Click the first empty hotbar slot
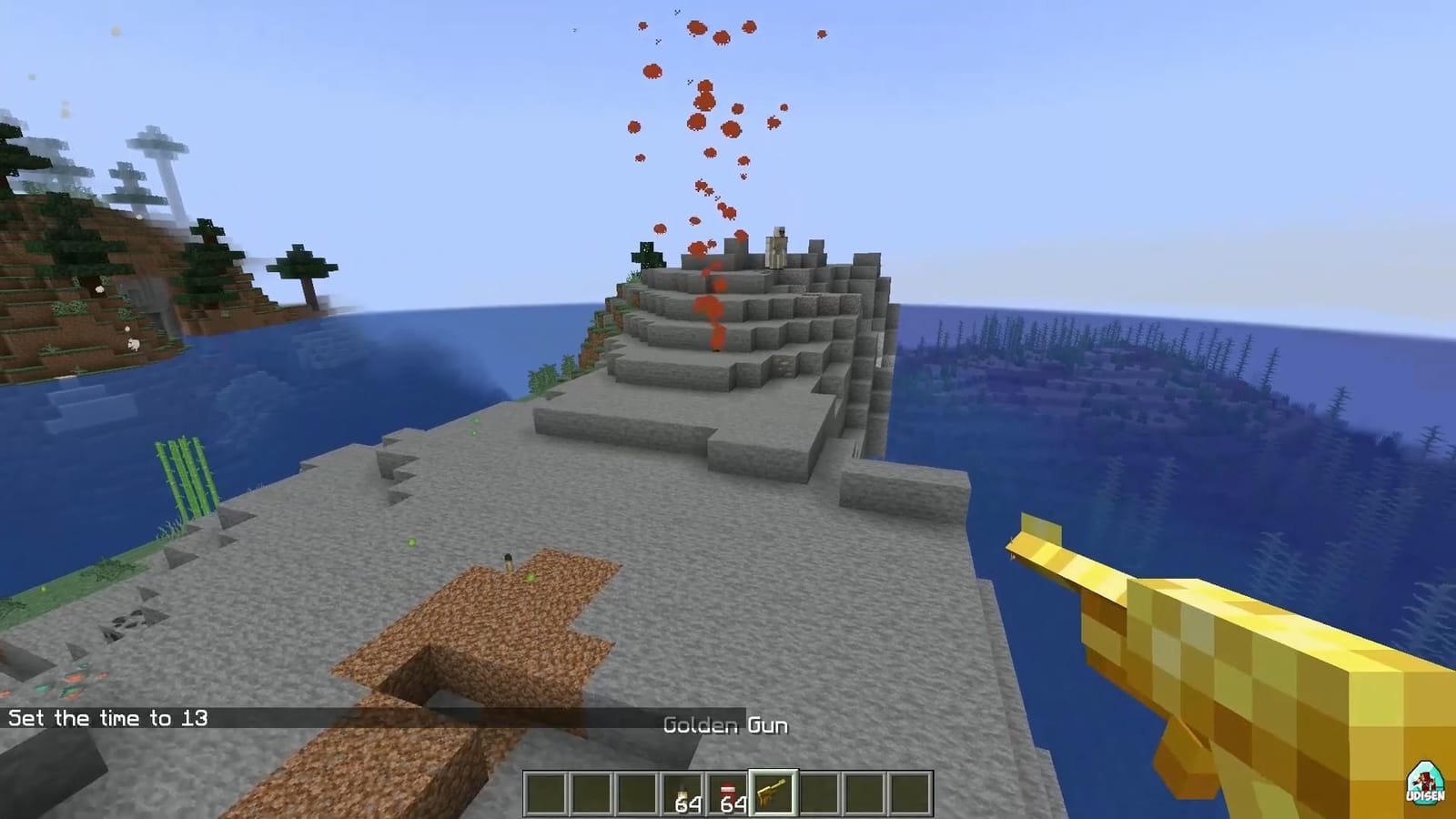The height and width of the screenshot is (819, 1456). click(546, 794)
